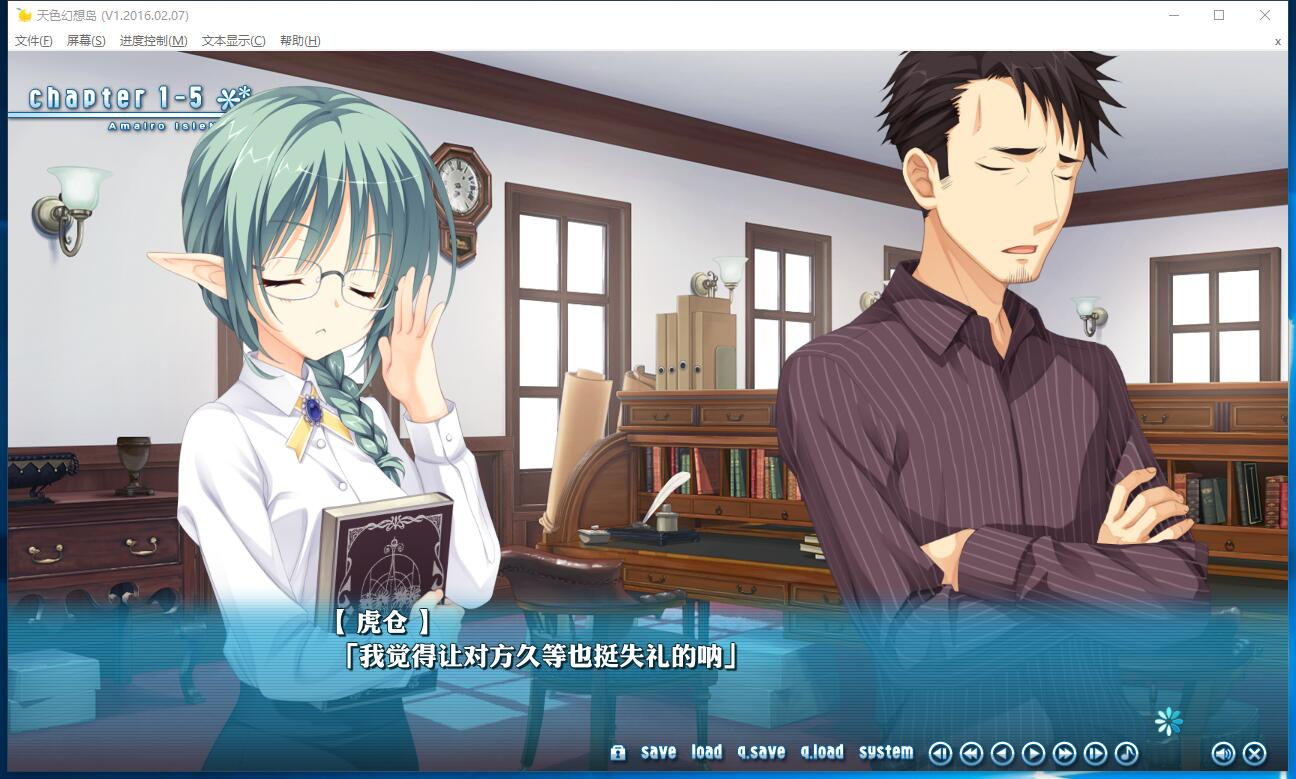Image resolution: width=1296 pixels, height=779 pixels.
Task: Open the load menu
Action: pyautogui.click(x=706, y=752)
